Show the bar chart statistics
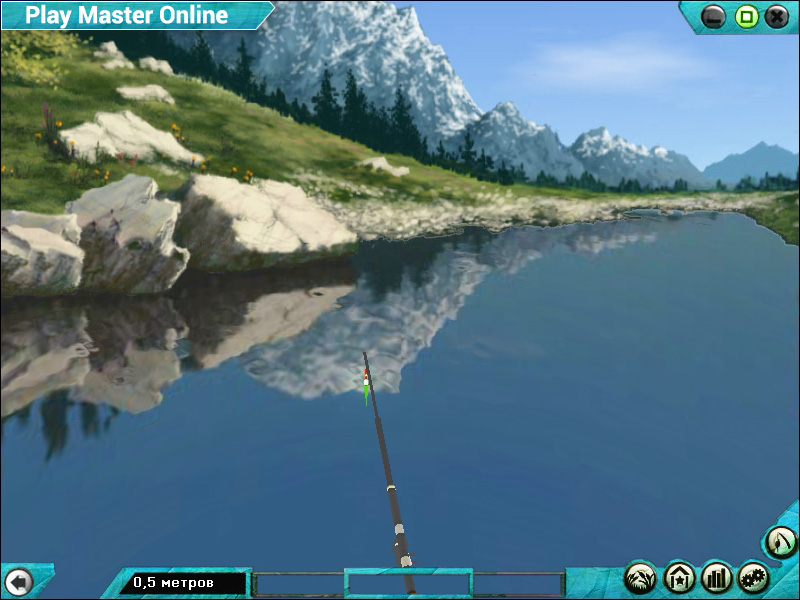 tap(717, 577)
